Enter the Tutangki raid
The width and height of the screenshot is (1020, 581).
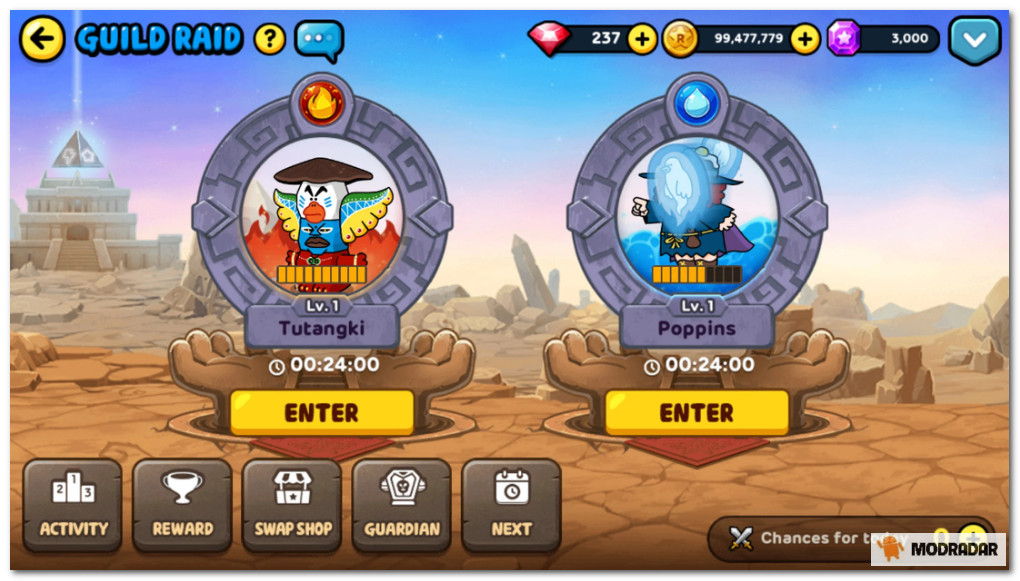(321, 412)
